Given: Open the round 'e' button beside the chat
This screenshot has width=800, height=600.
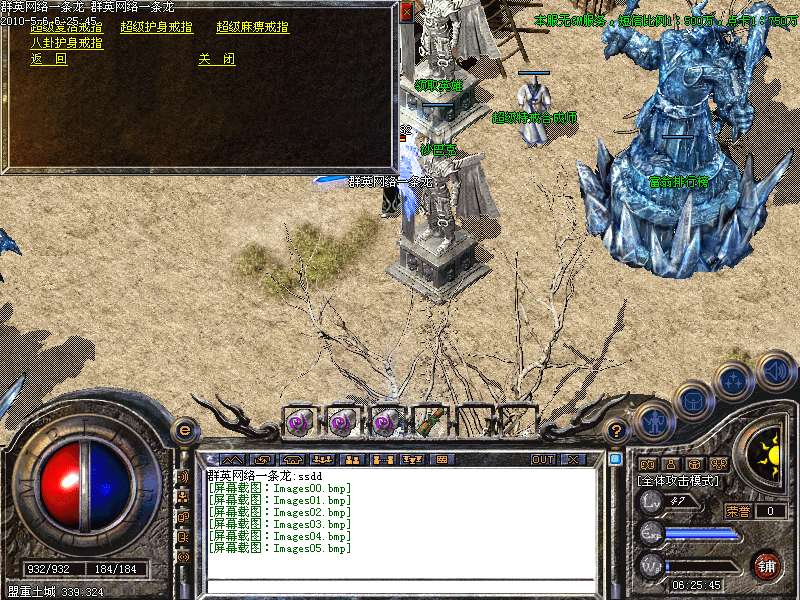Looking at the screenshot, I should click(x=184, y=429).
